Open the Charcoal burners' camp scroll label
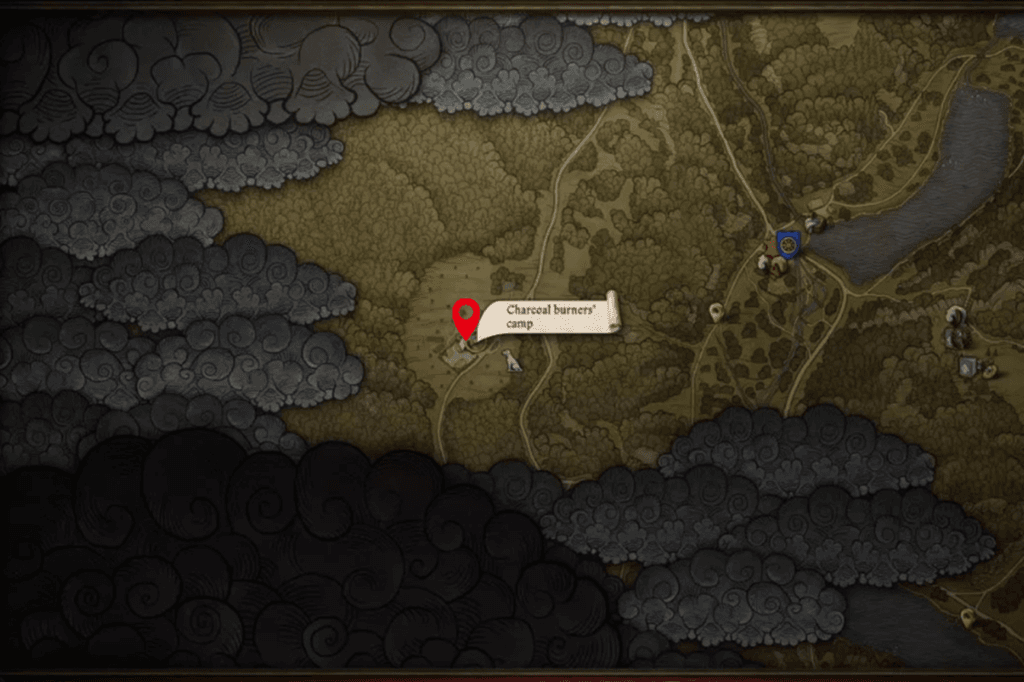Screen dimensions: 1024x682 pos(548,318)
